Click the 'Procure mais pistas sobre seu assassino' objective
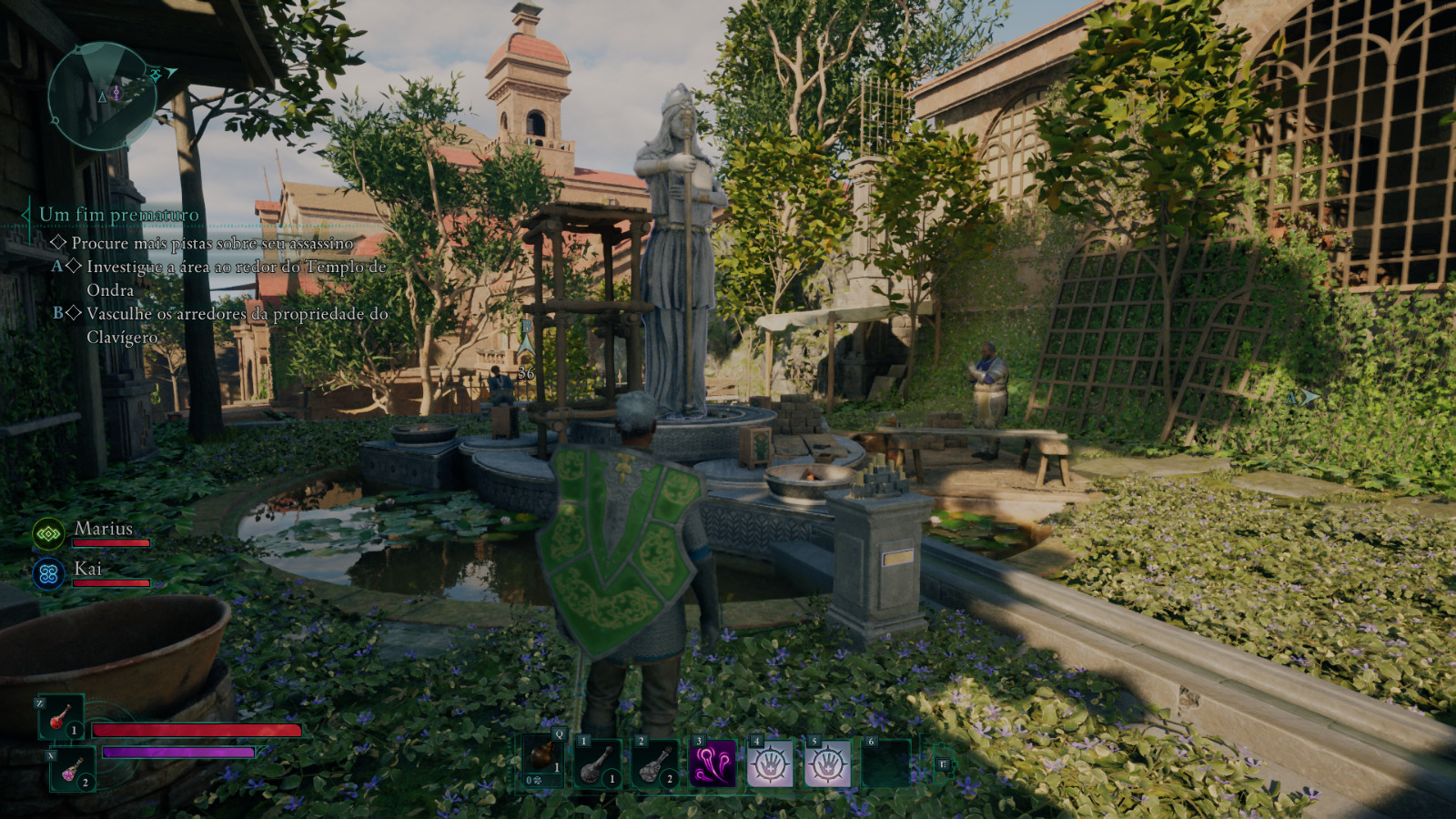The image size is (1456, 819). pyautogui.click(x=212, y=243)
